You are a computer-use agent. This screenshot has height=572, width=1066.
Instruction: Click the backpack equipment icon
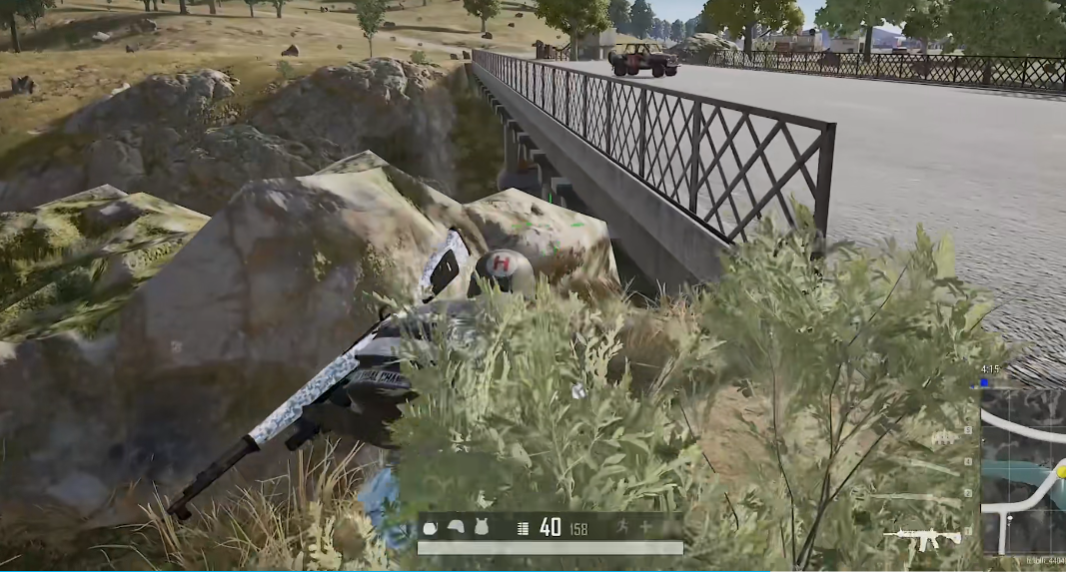(430, 527)
